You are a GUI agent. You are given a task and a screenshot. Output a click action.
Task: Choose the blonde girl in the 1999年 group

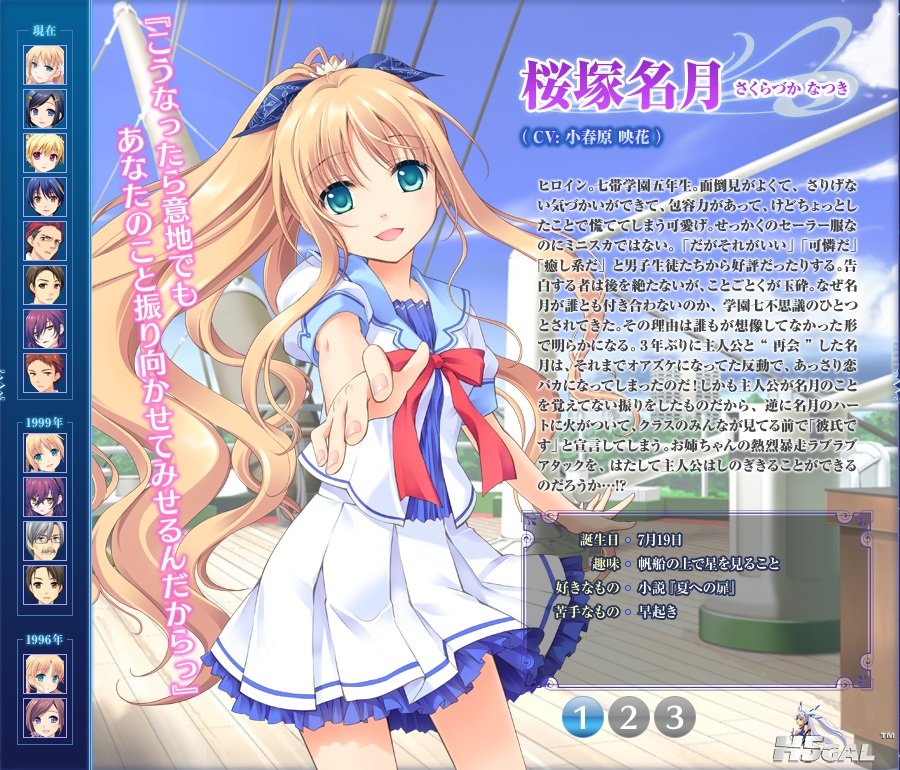[45, 452]
